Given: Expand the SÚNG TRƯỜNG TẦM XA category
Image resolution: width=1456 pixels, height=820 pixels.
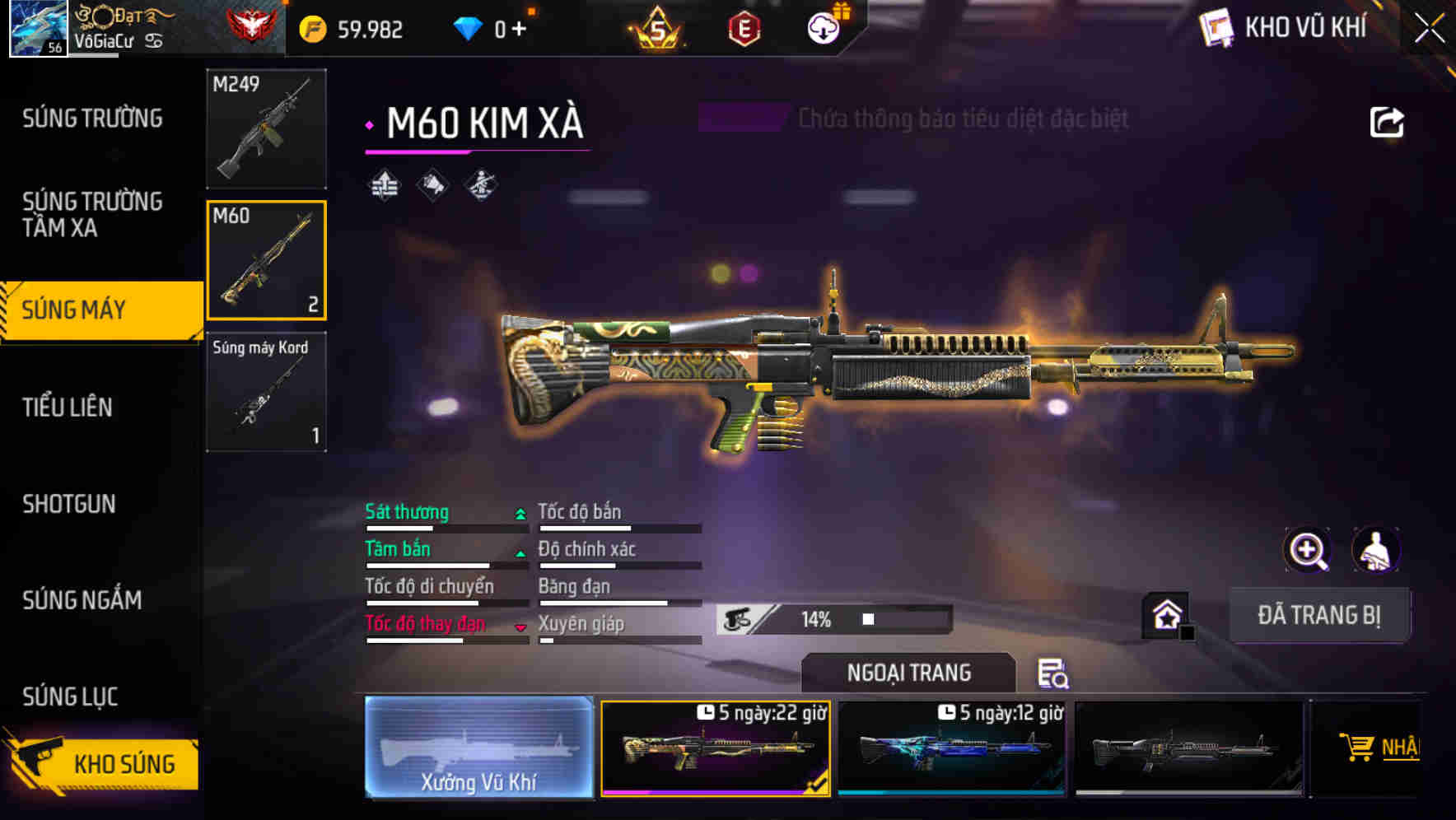Looking at the screenshot, I should [92, 215].
